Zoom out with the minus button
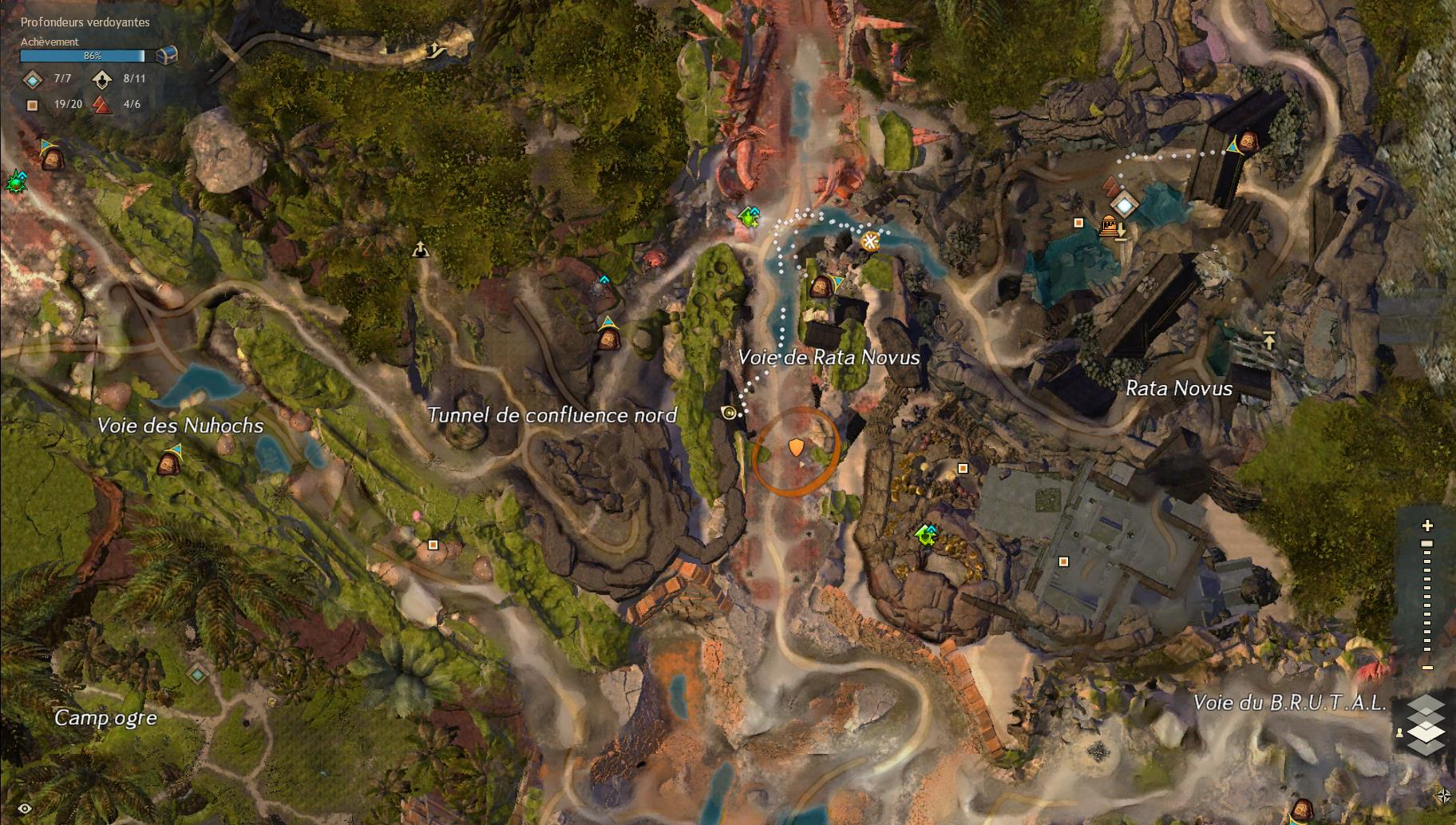The width and height of the screenshot is (1456, 825). (1427, 668)
